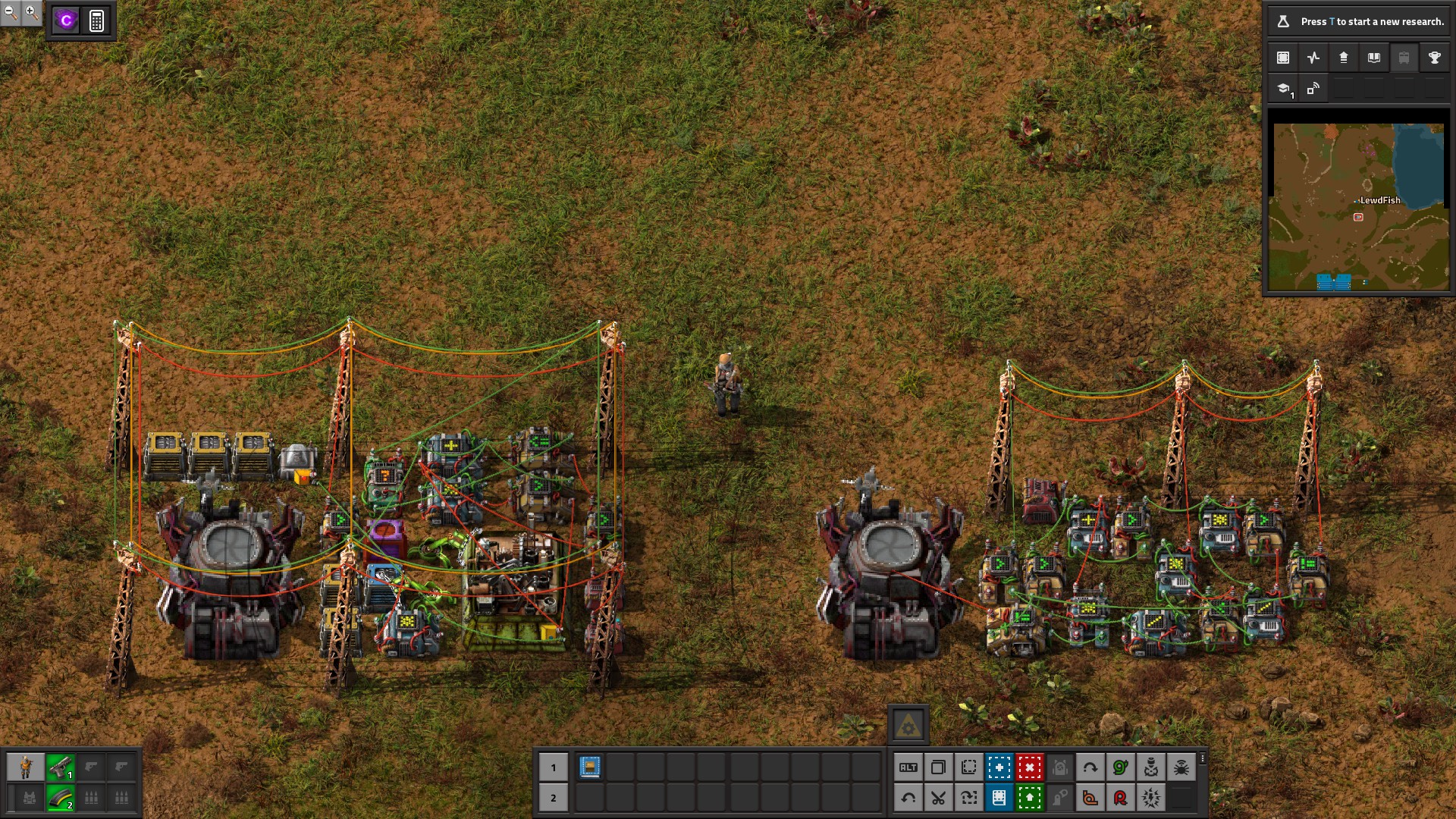Select the firearm magazine ammo slot
This screenshot has width=1456, height=819.
click(x=60, y=798)
